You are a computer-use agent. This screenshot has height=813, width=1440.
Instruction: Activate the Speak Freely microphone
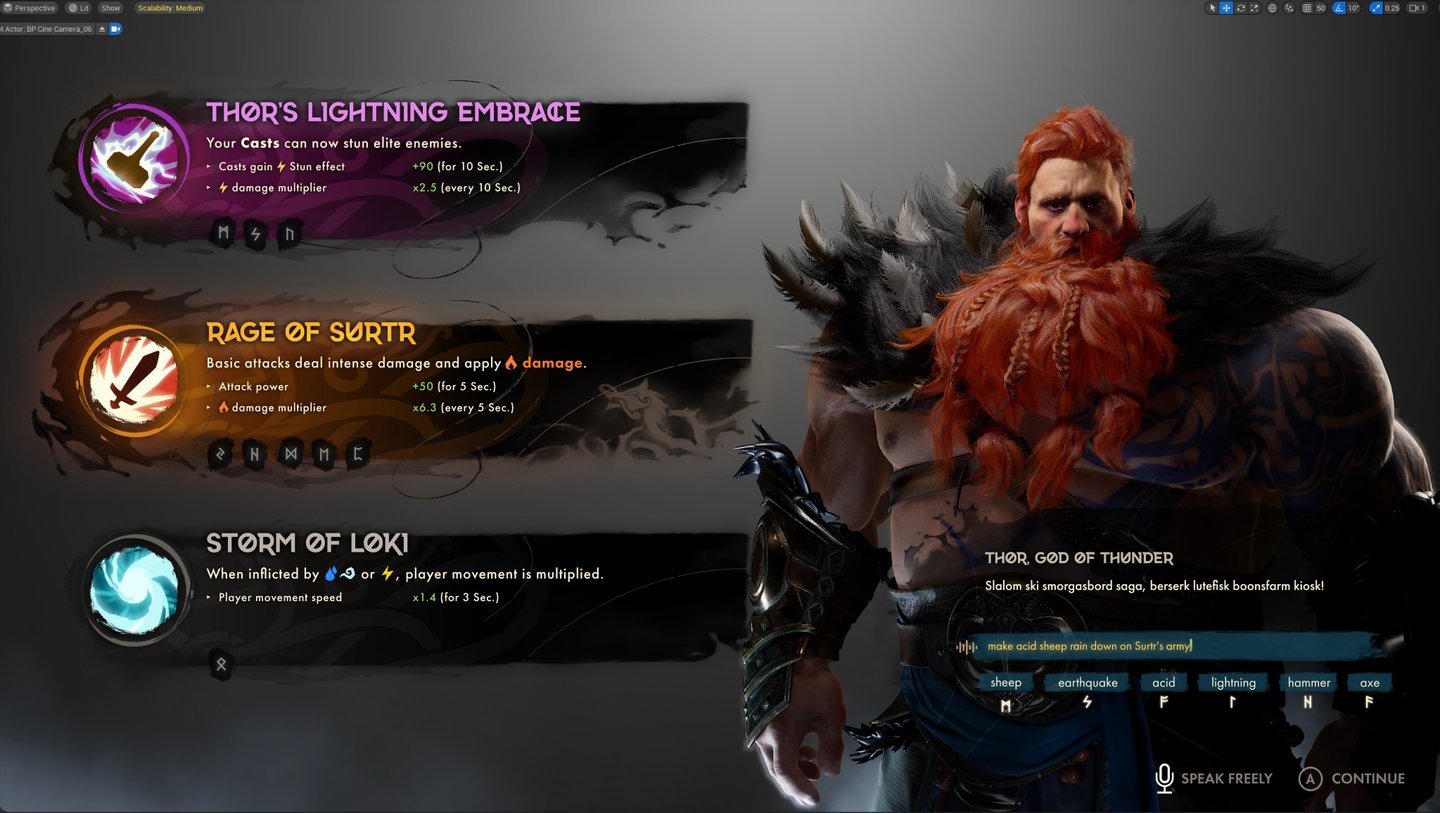pyautogui.click(x=1213, y=778)
